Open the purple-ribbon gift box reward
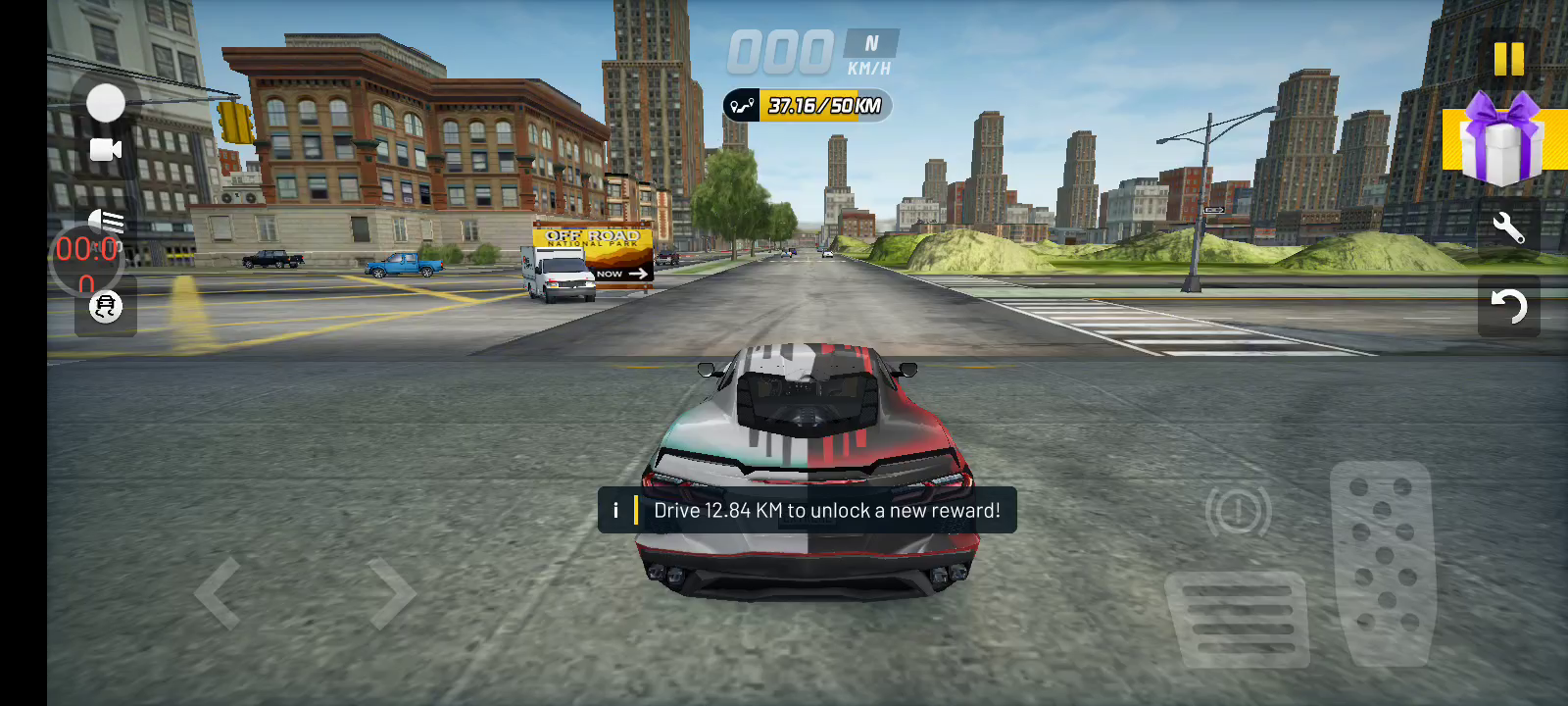This screenshot has width=1568, height=706. [1500, 140]
